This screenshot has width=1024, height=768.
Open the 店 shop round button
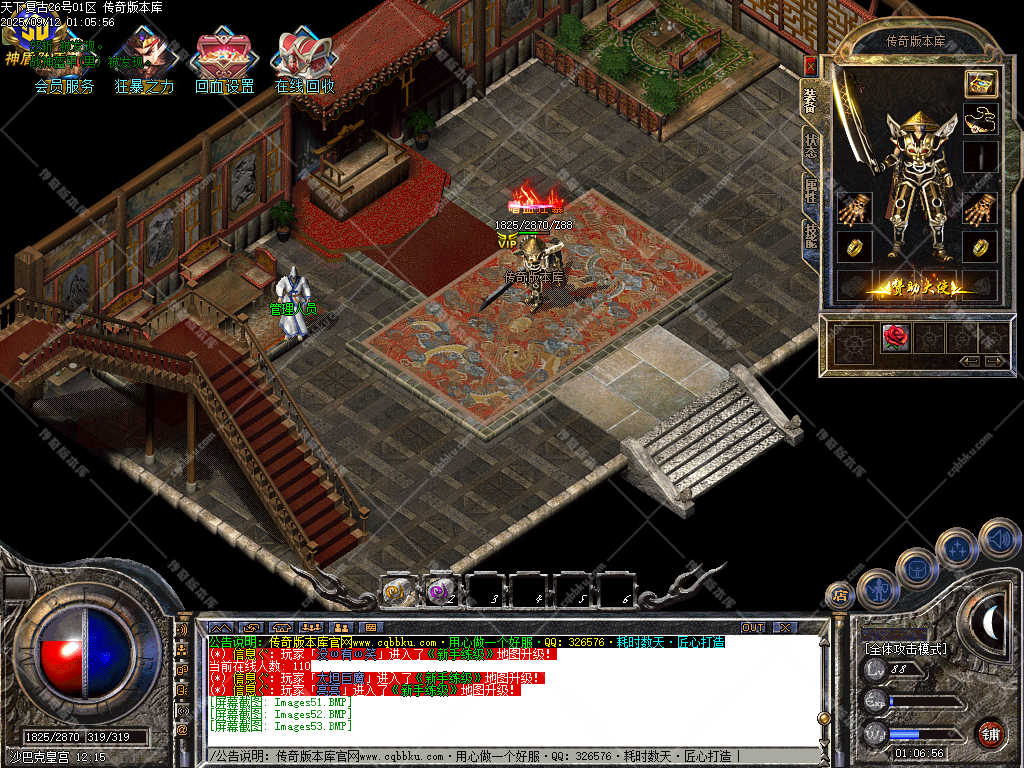click(840, 596)
